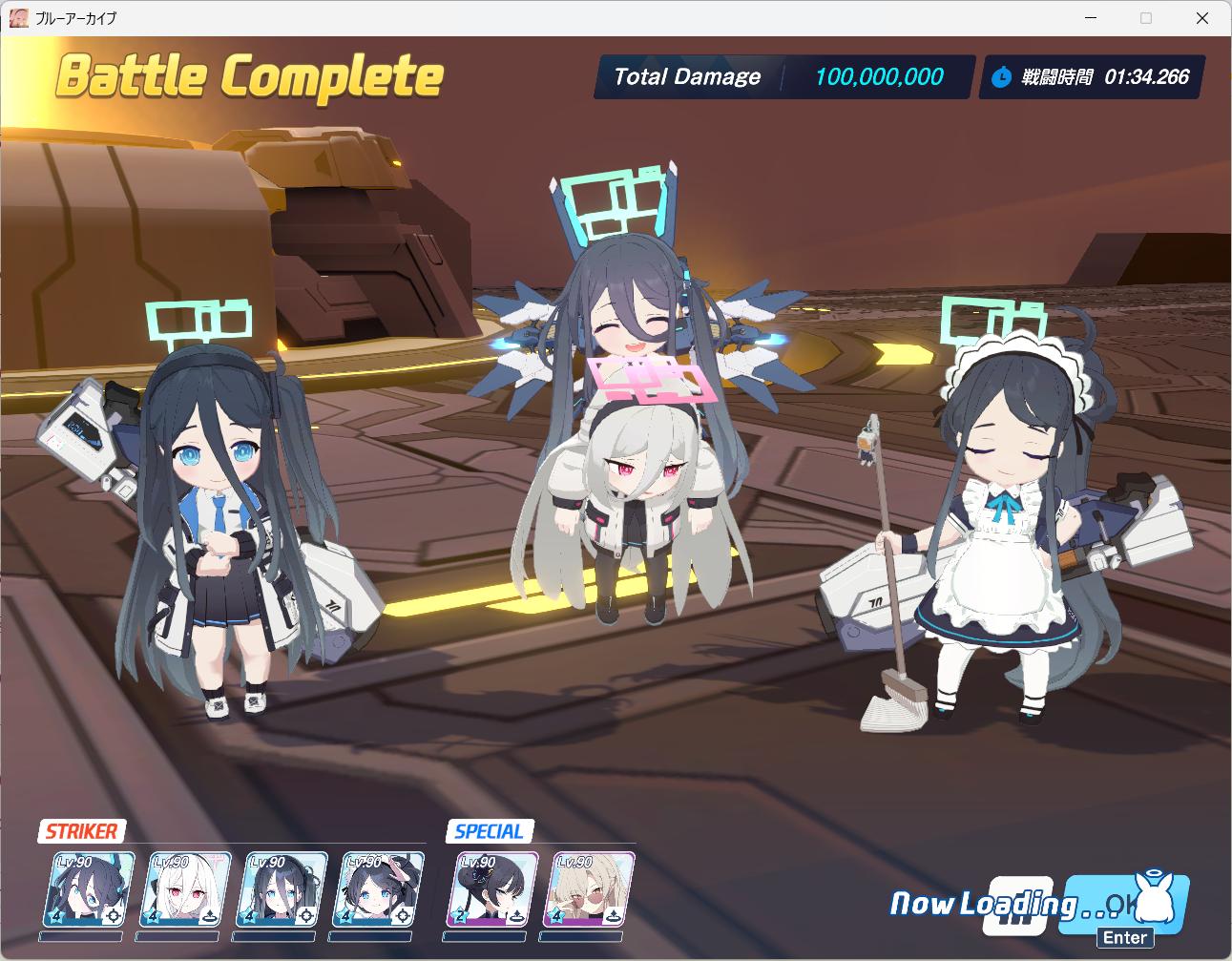This screenshot has width=1232, height=961.
Task: Select the white-haired red-eyed striker portrait
Action: tap(185, 889)
